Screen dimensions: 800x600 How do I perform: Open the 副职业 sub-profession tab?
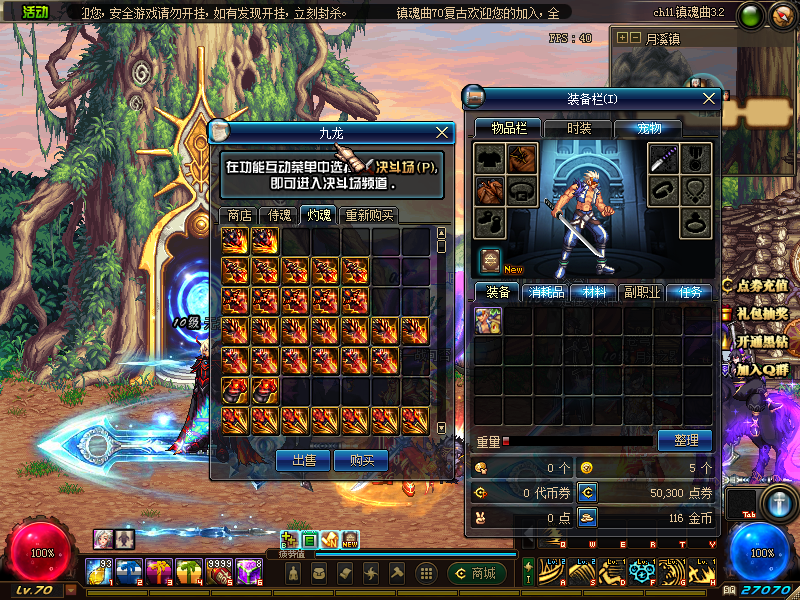coord(641,292)
